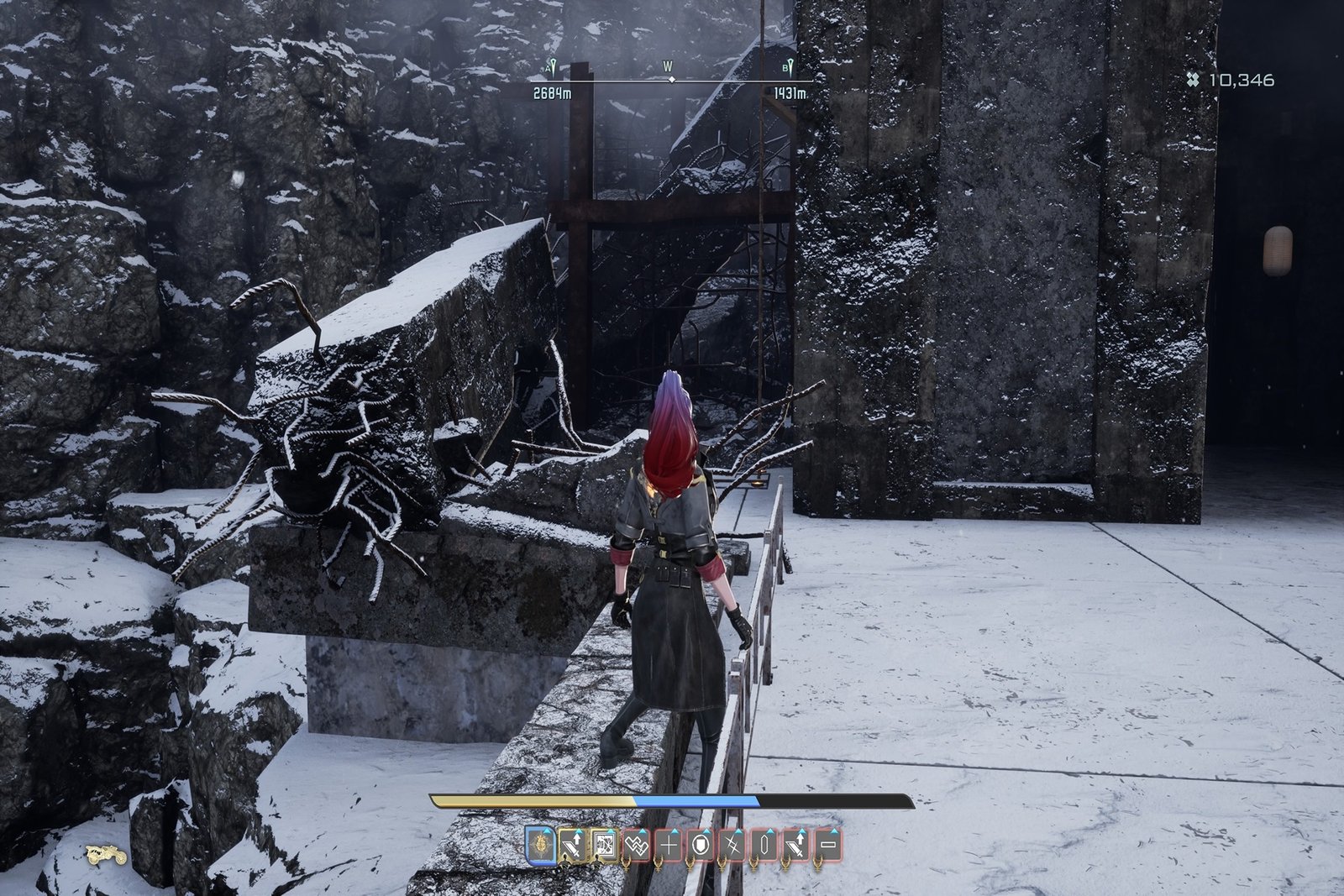
Task: Select the blue-framed golden emblem hotbar slot
Action: tap(539, 843)
